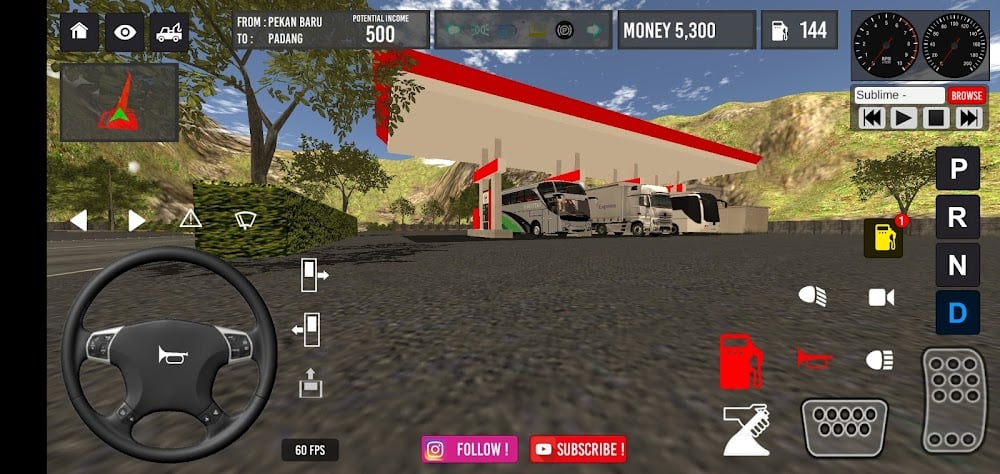Image resolution: width=1000 pixels, height=474 pixels.
Task: Subscribe on YouTube
Action: 578,449
